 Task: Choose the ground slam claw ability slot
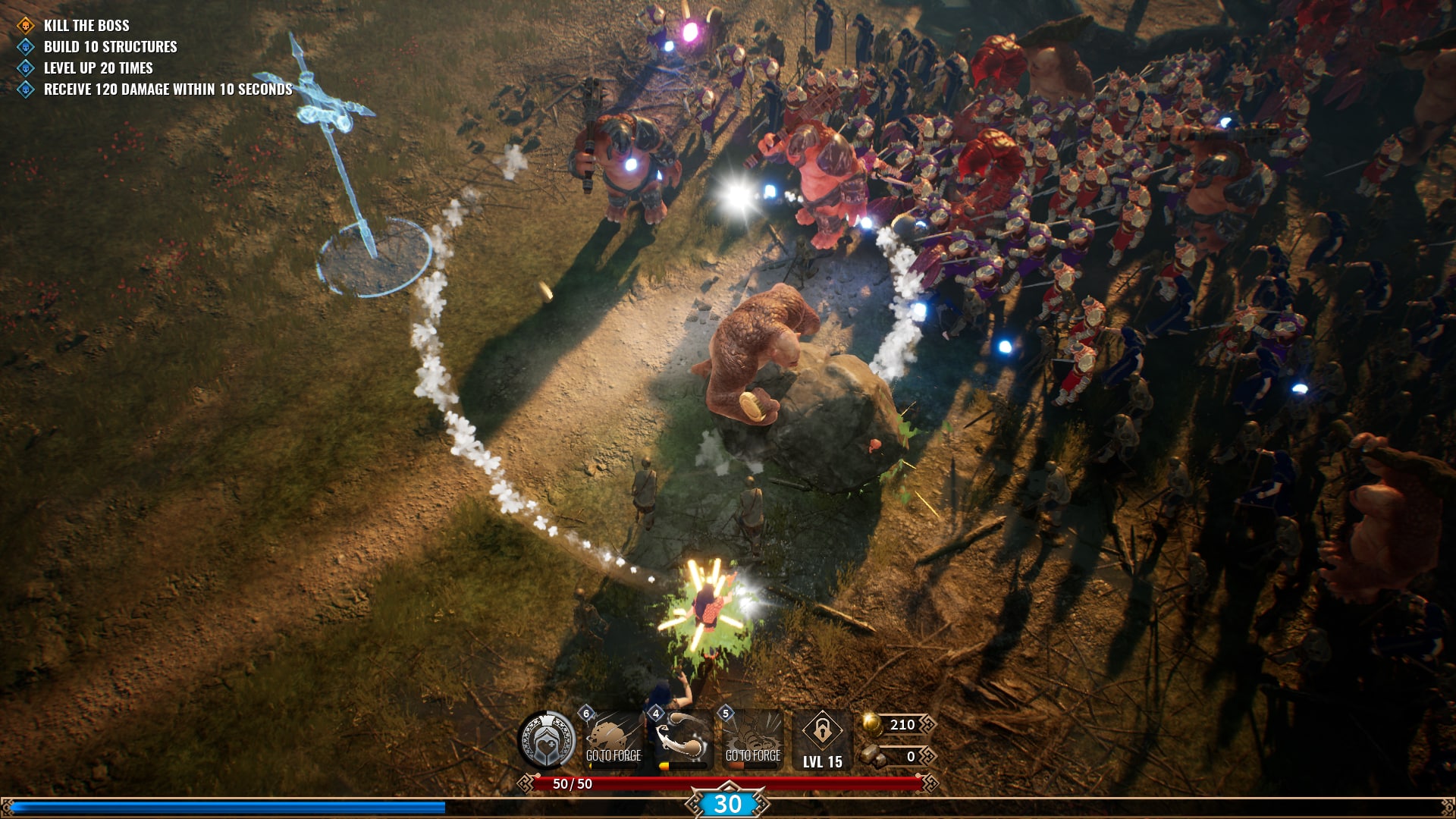[752, 740]
